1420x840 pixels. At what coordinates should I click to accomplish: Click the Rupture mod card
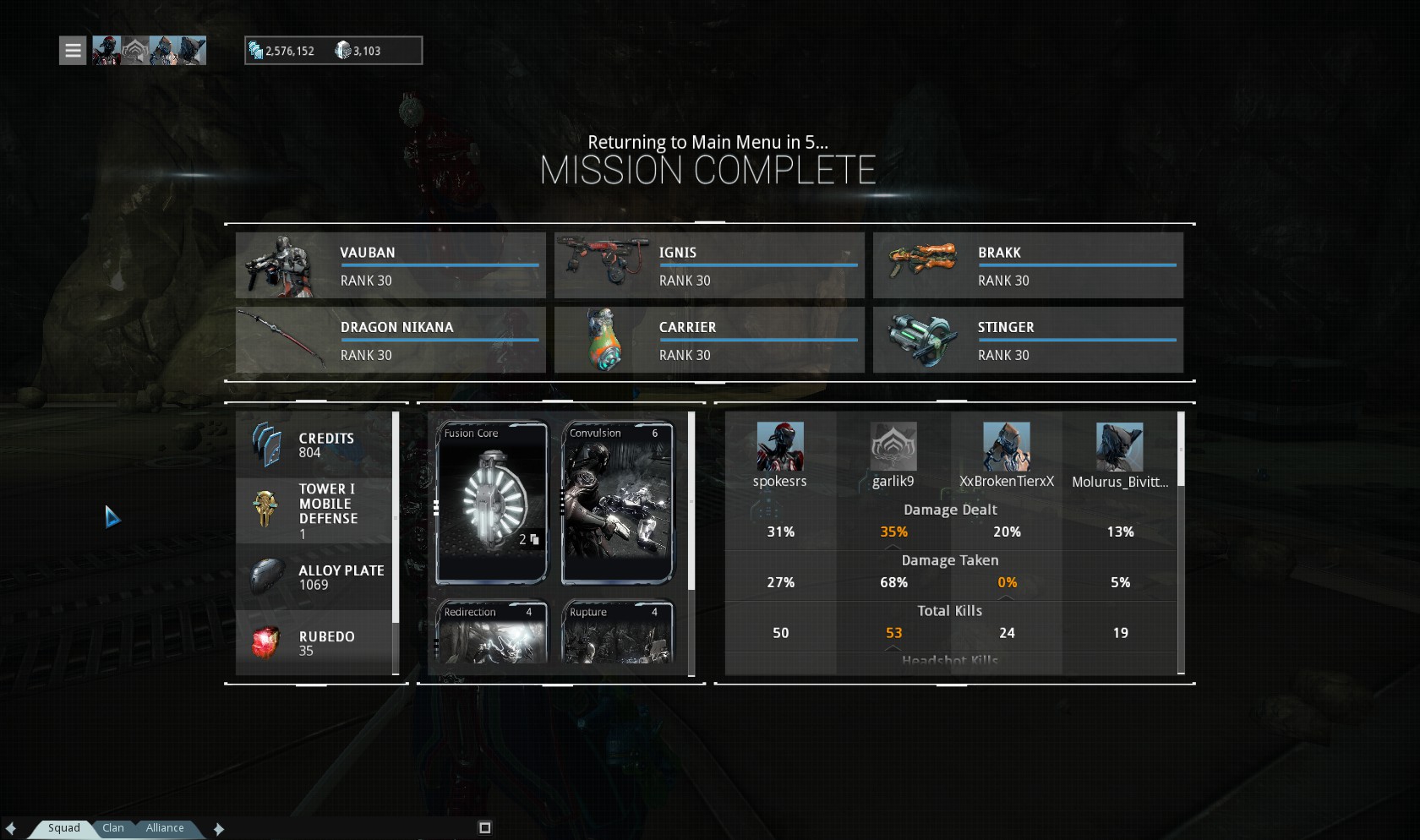(617, 632)
